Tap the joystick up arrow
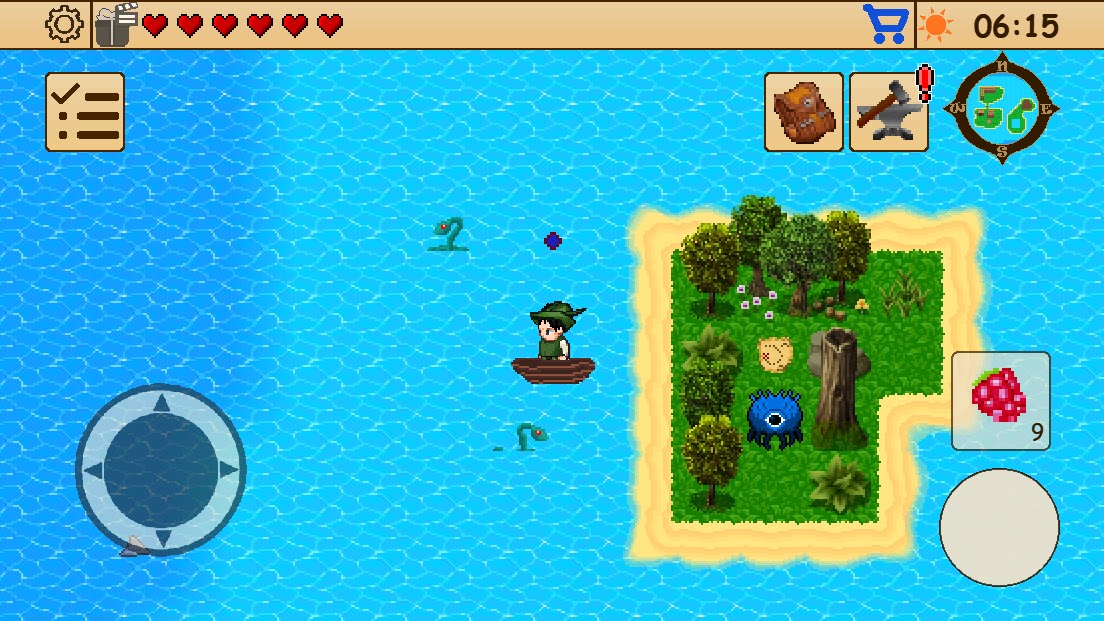1104x621 pixels. pos(161,402)
